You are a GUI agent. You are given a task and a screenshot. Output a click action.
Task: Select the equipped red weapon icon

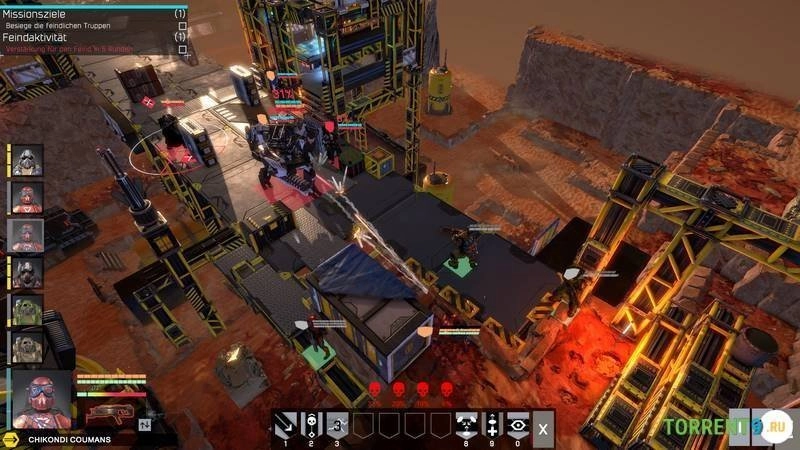pyautogui.click(x=107, y=412)
